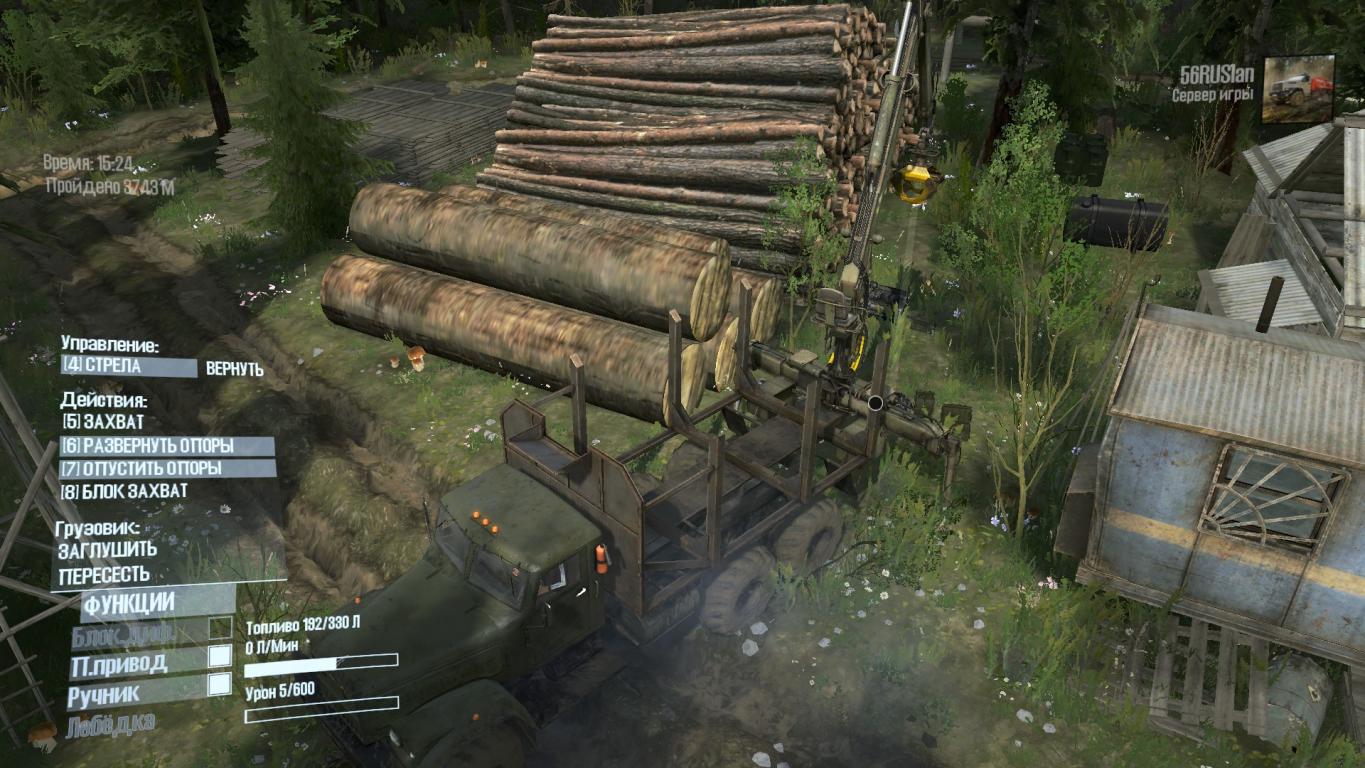Toggle the Ручник handbrake checkbox

219,685
